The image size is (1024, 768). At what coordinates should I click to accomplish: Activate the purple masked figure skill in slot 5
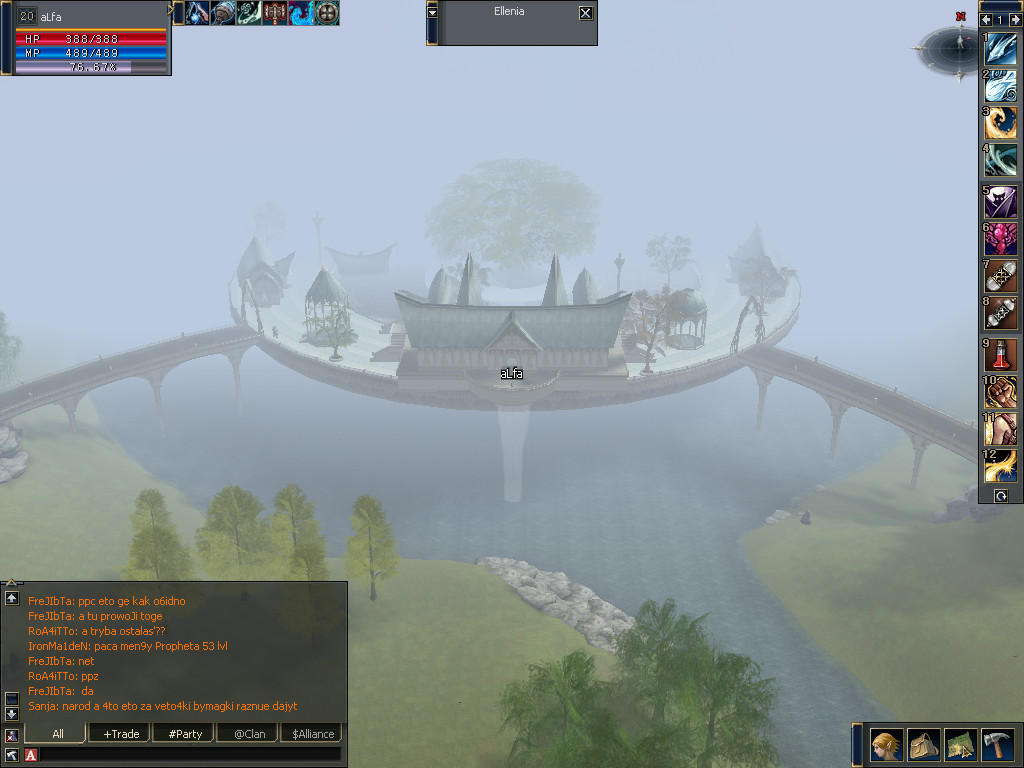(1001, 201)
